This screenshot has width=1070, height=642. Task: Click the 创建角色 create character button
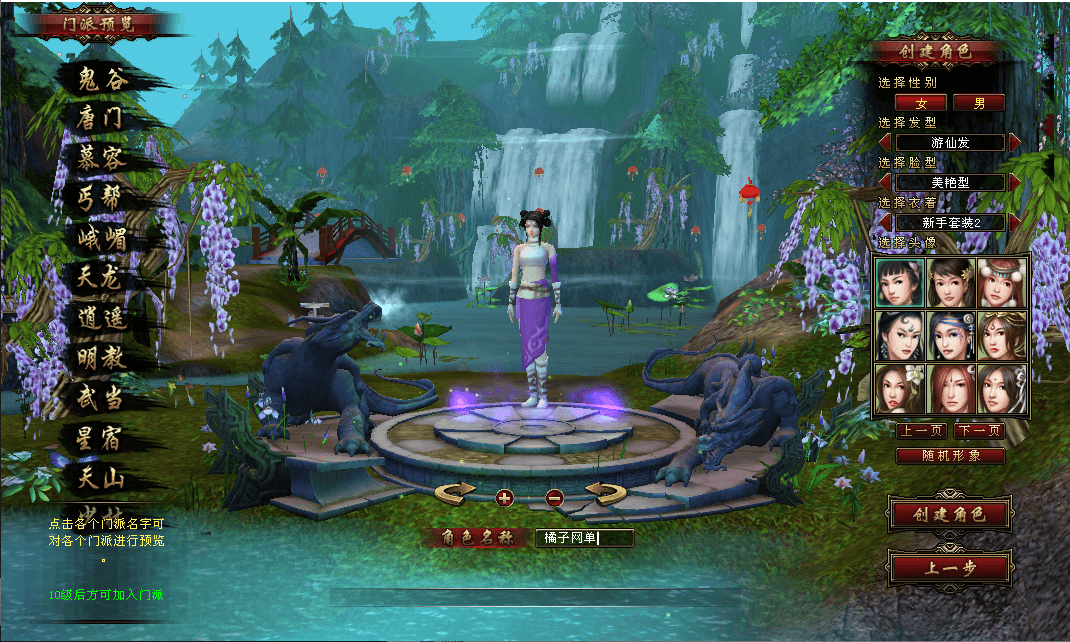pos(949,515)
